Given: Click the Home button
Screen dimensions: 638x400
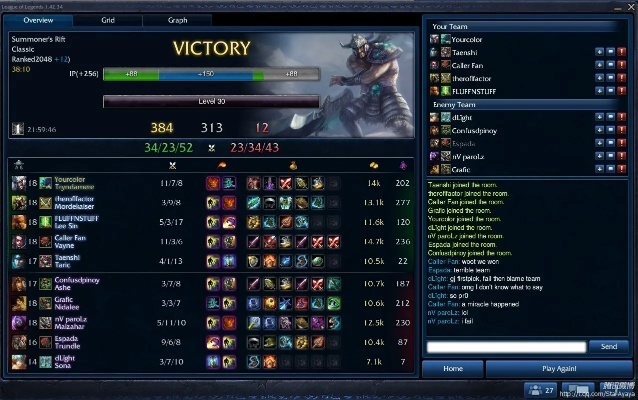Looking at the screenshot, I should pyautogui.click(x=452, y=368).
